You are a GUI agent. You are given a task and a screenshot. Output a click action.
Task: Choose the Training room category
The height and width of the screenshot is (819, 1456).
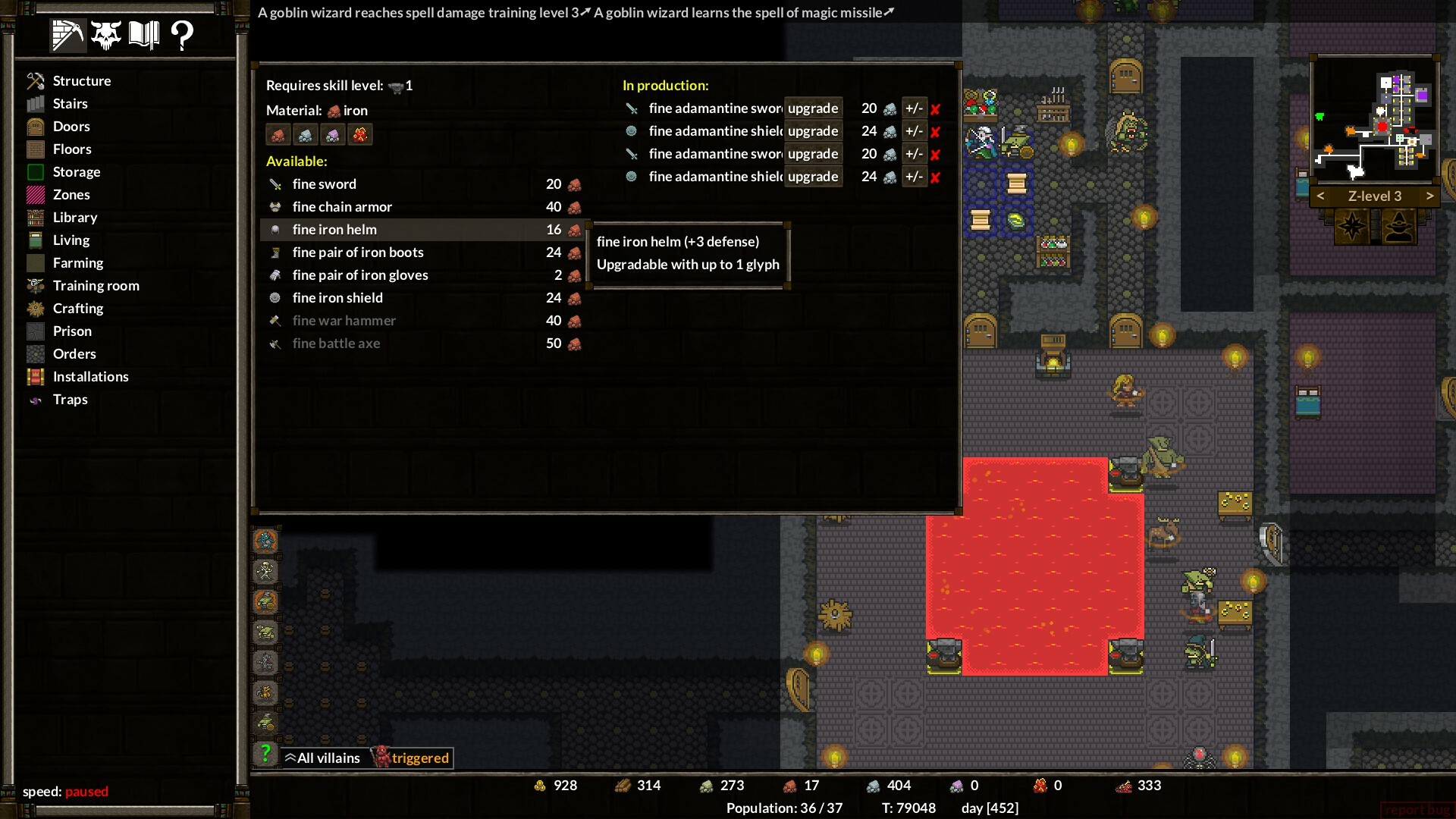click(96, 285)
